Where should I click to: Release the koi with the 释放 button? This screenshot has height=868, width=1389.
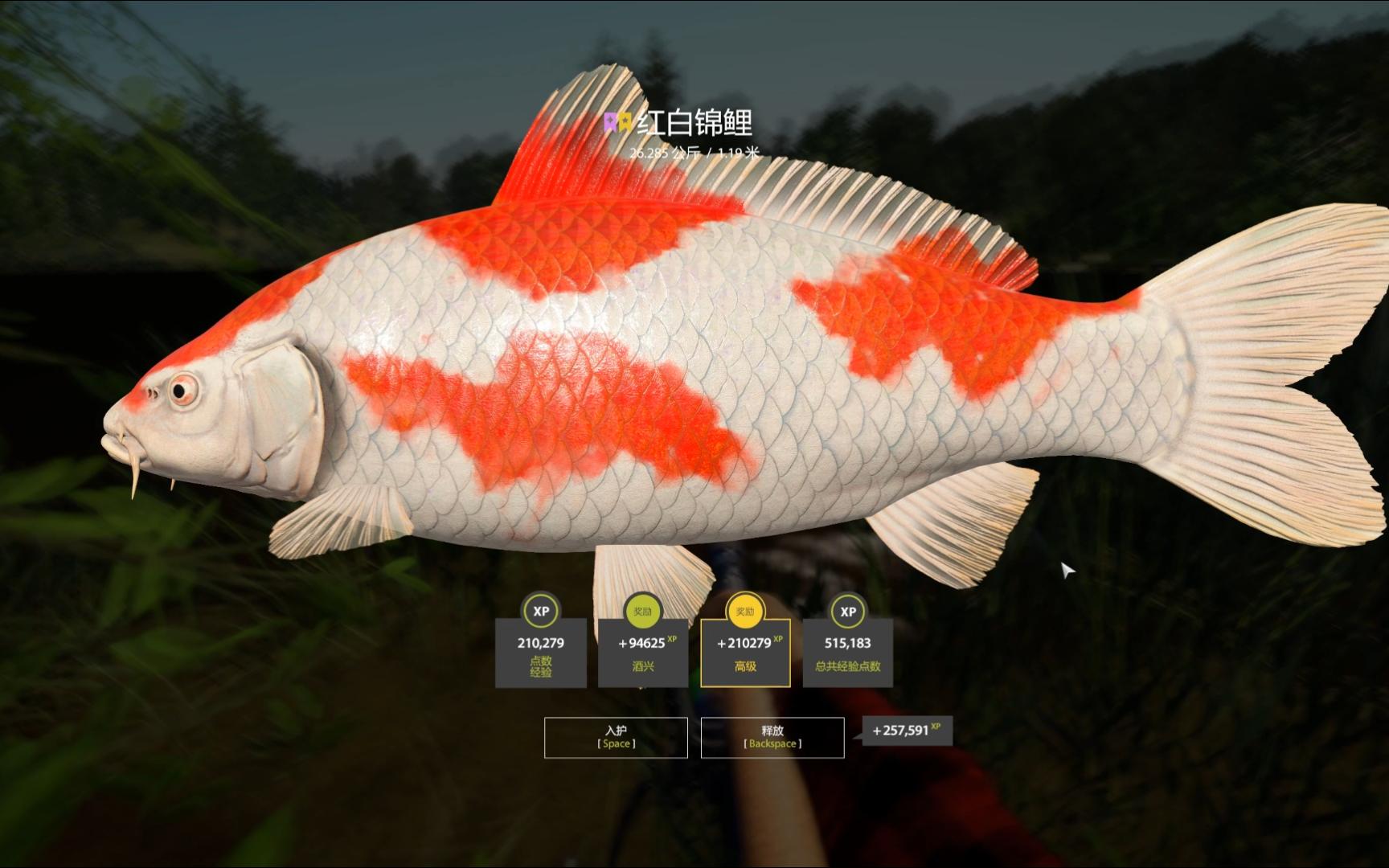pos(772,737)
